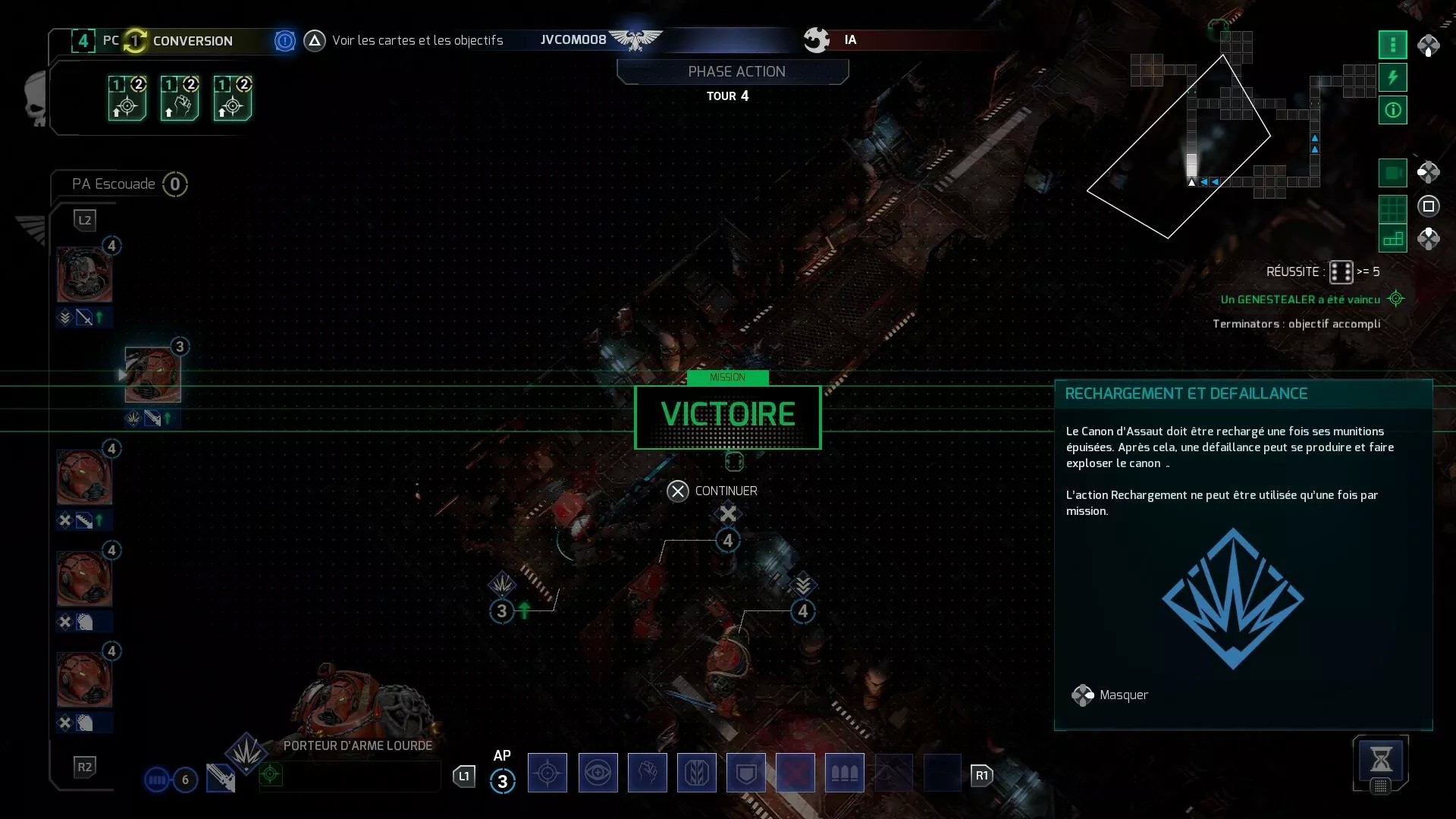This screenshot has width=1456, height=819.
Task: Open 'Voir les cartes et les objectifs'
Action: pos(419,40)
